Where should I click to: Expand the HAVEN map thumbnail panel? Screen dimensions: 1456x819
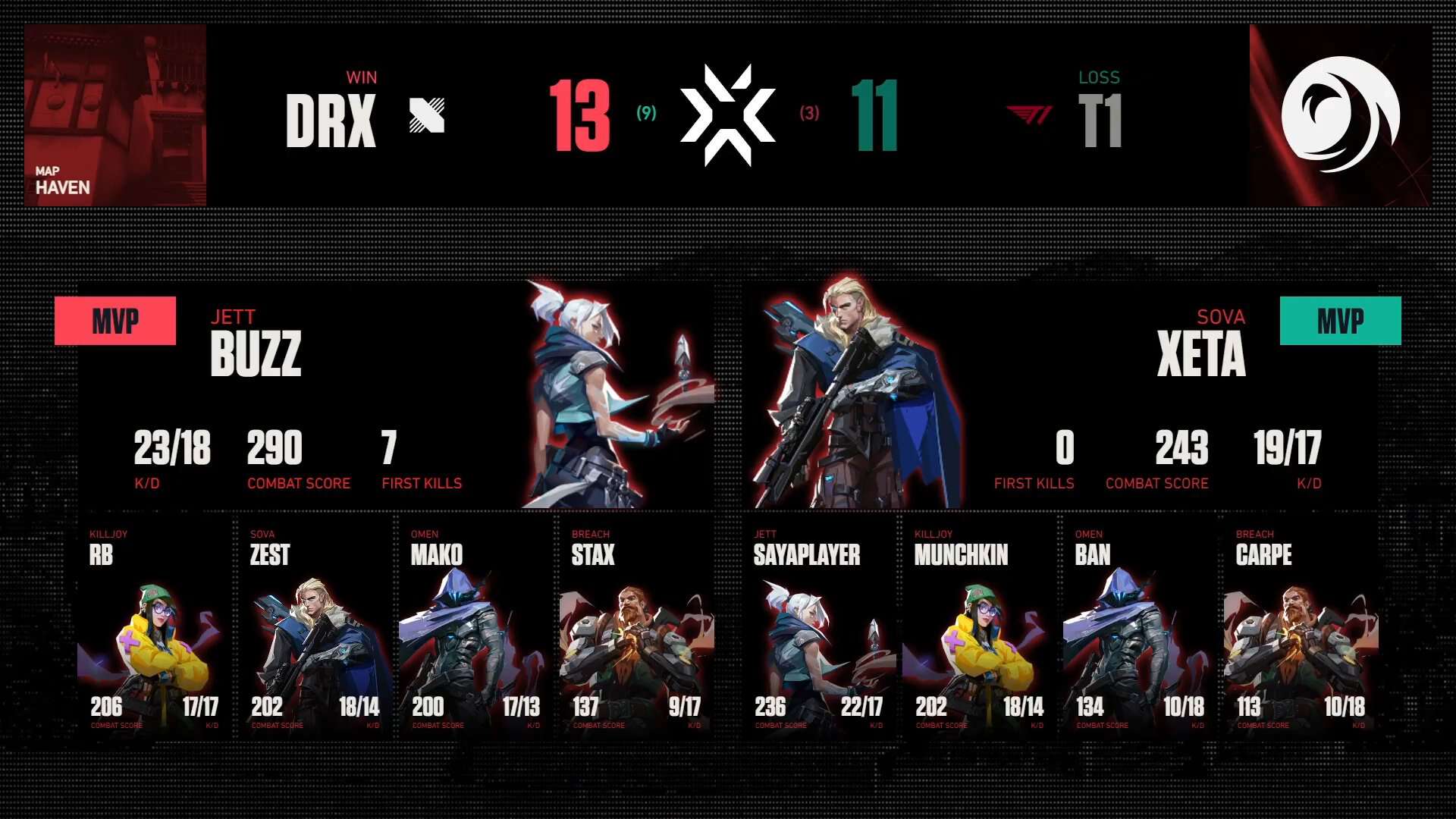(x=115, y=114)
